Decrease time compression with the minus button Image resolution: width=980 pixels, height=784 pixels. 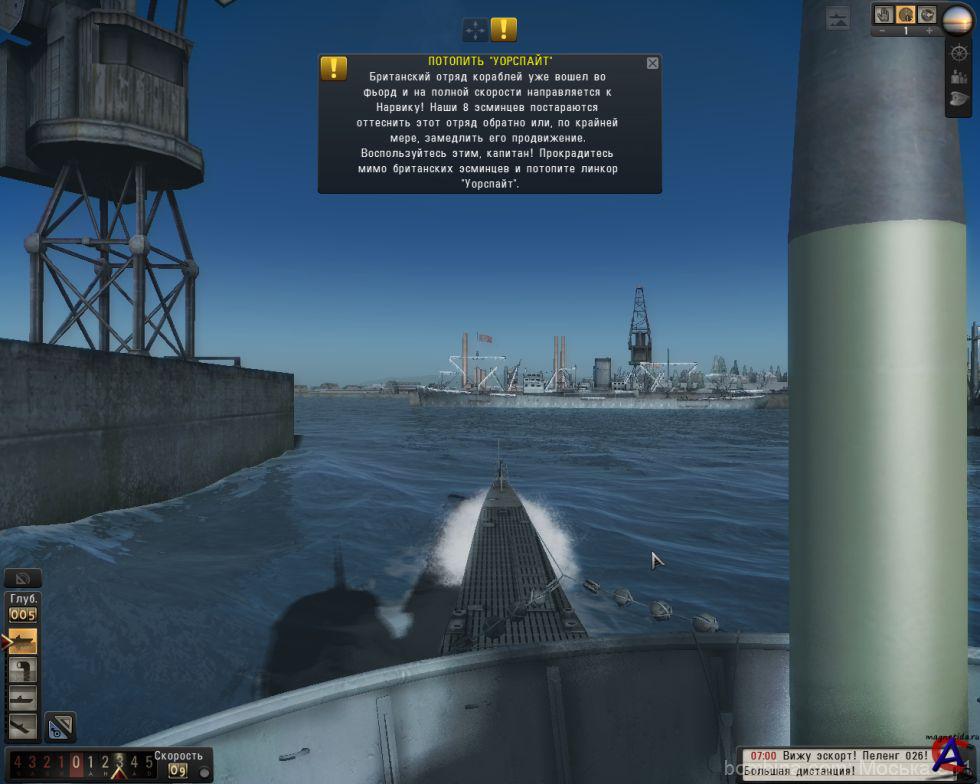point(881,32)
